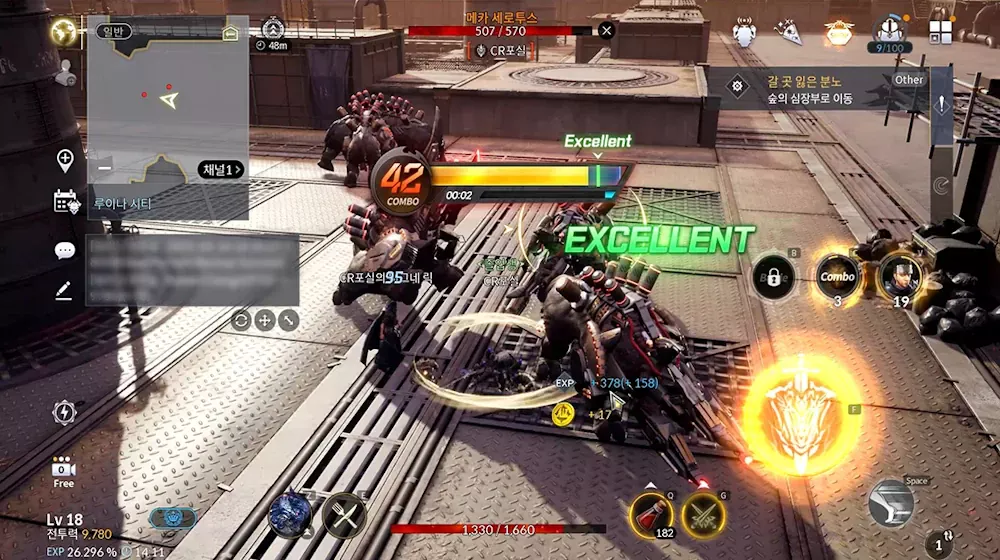This screenshot has height=560, width=1000.
Task: Open the fork and knife food slot
Action: [x=343, y=516]
